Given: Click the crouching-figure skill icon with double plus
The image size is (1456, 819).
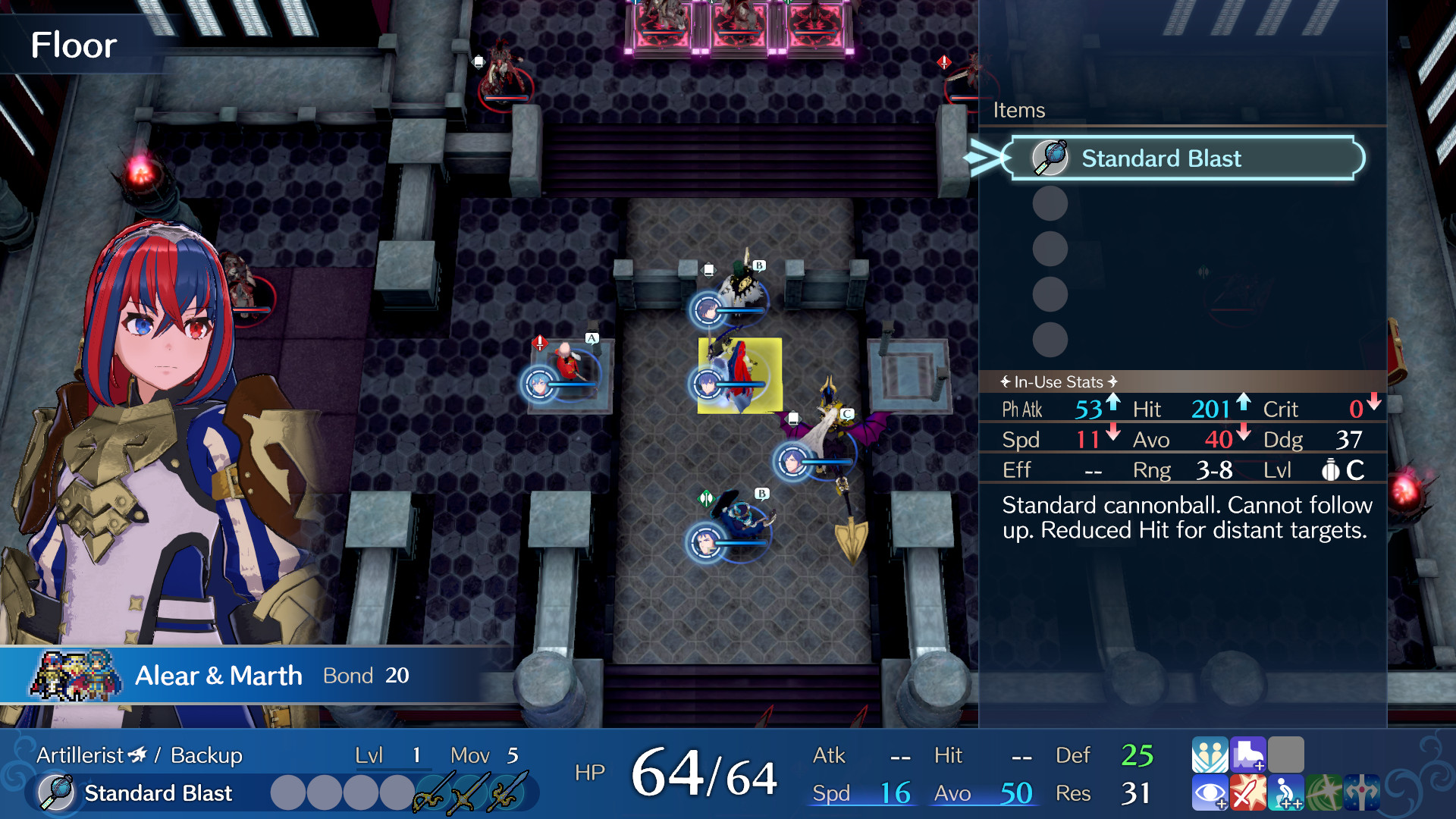Looking at the screenshot, I should click(x=1285, y=793).
